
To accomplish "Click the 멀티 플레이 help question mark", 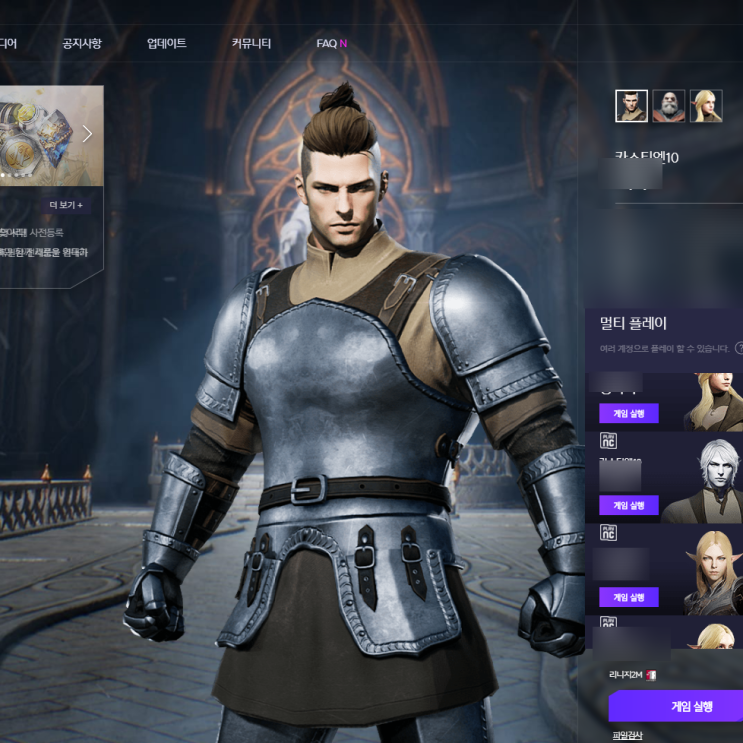I will pos(739,348).
